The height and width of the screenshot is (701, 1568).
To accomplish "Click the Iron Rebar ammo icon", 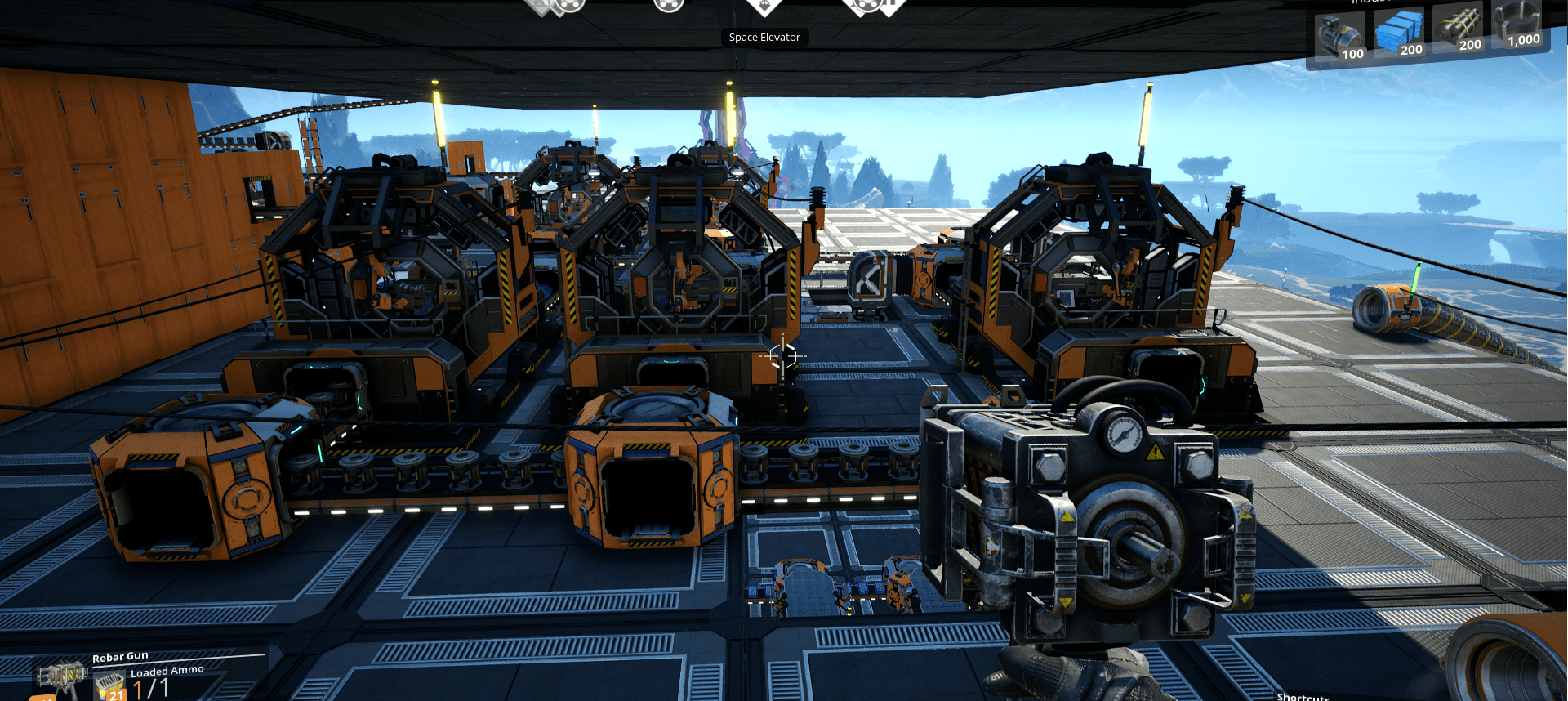I will point(109,681).
